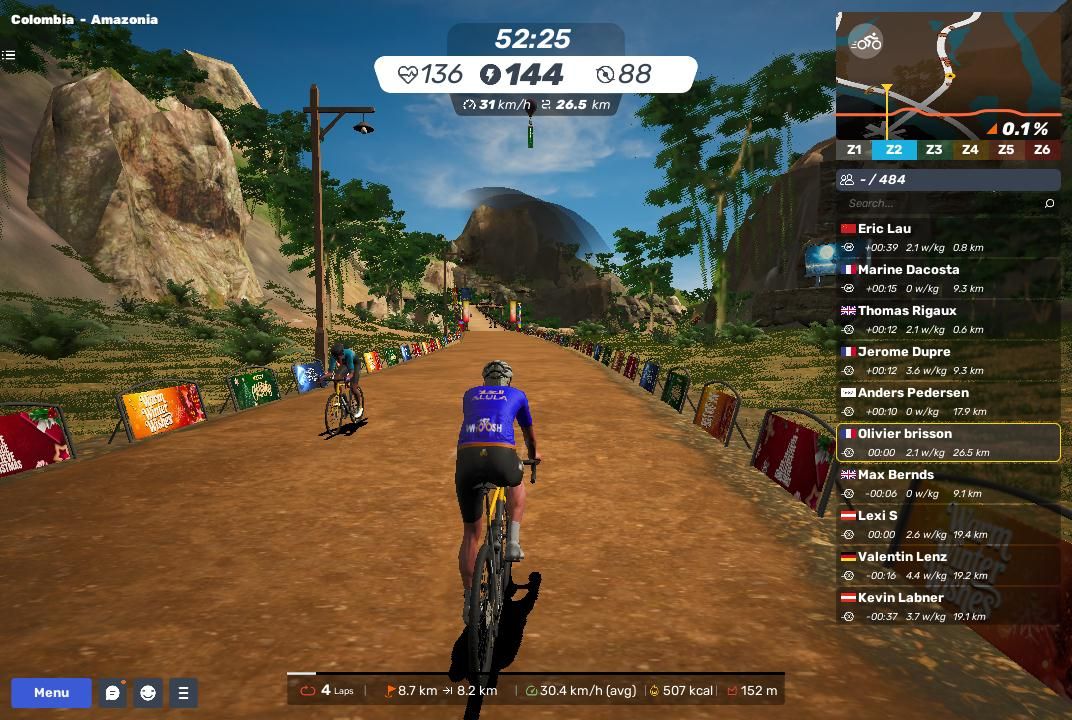Select Kevin Labner at list bottom
This screenshot has width=1072, height=720.
point(948,606)
